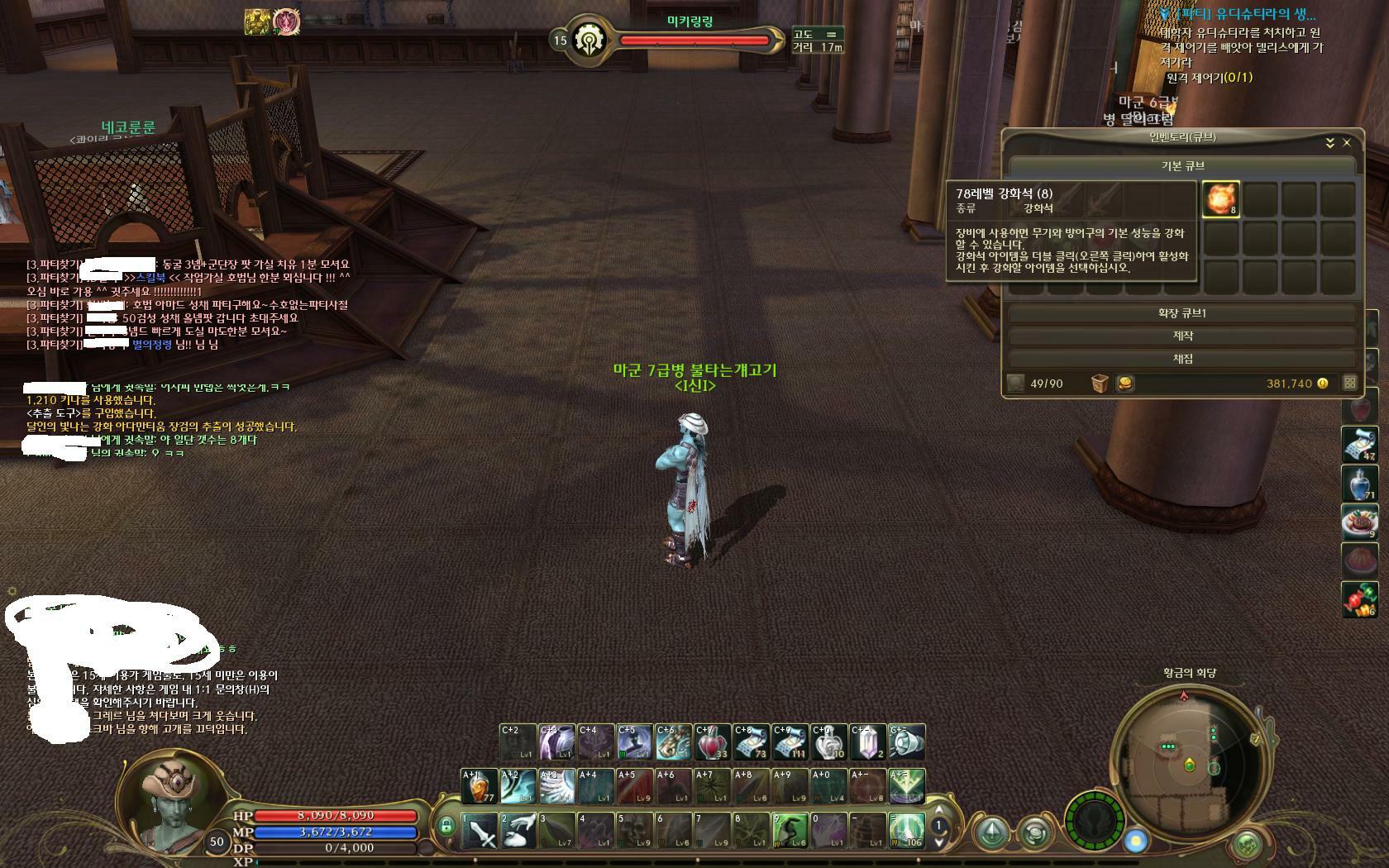Viewport: 1389px width, 868px height.
Task: Toggle the quickbar lock button
Action: click(446, 826)
